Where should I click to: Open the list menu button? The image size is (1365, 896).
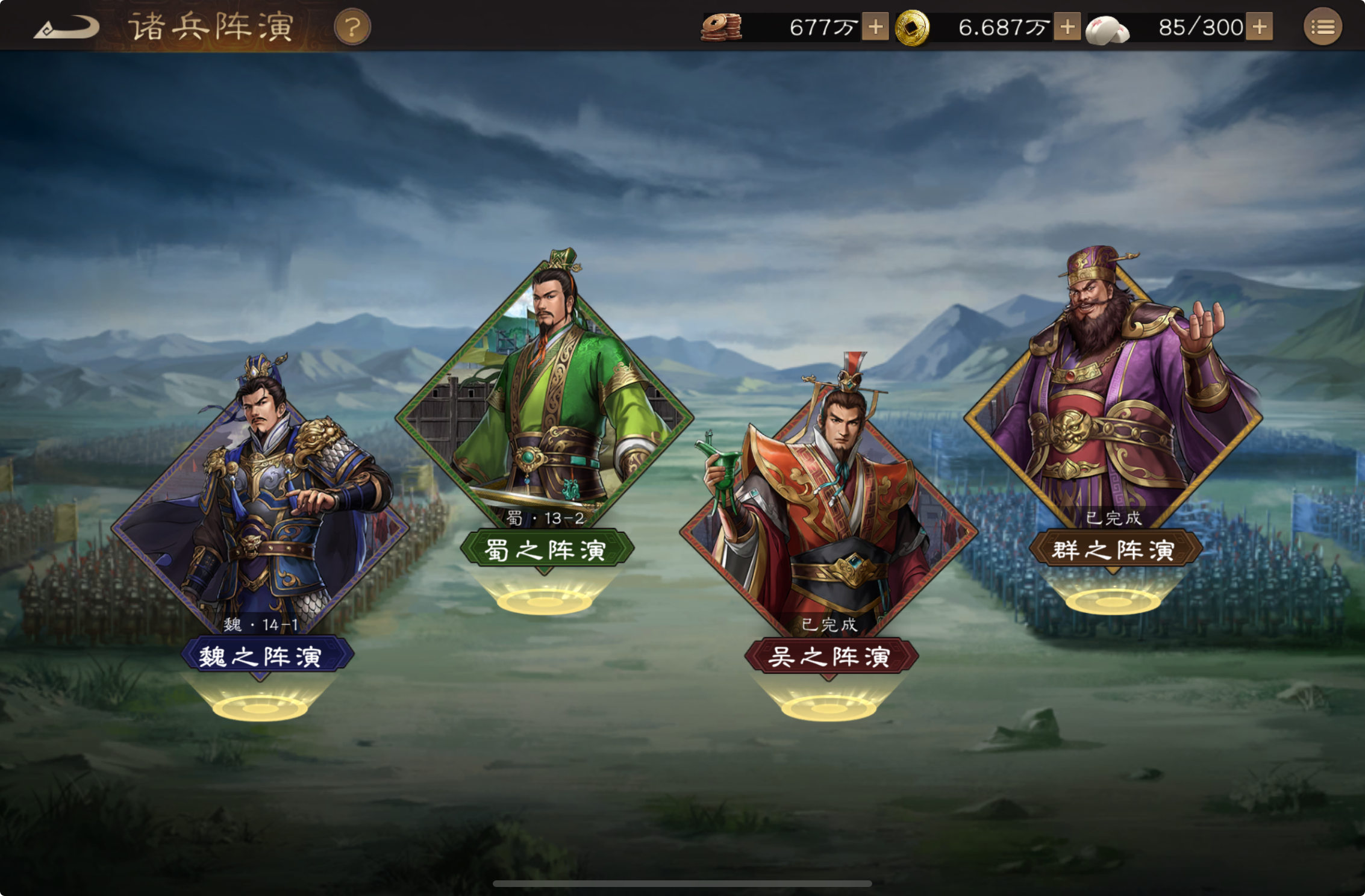(x=1322, y=27)
